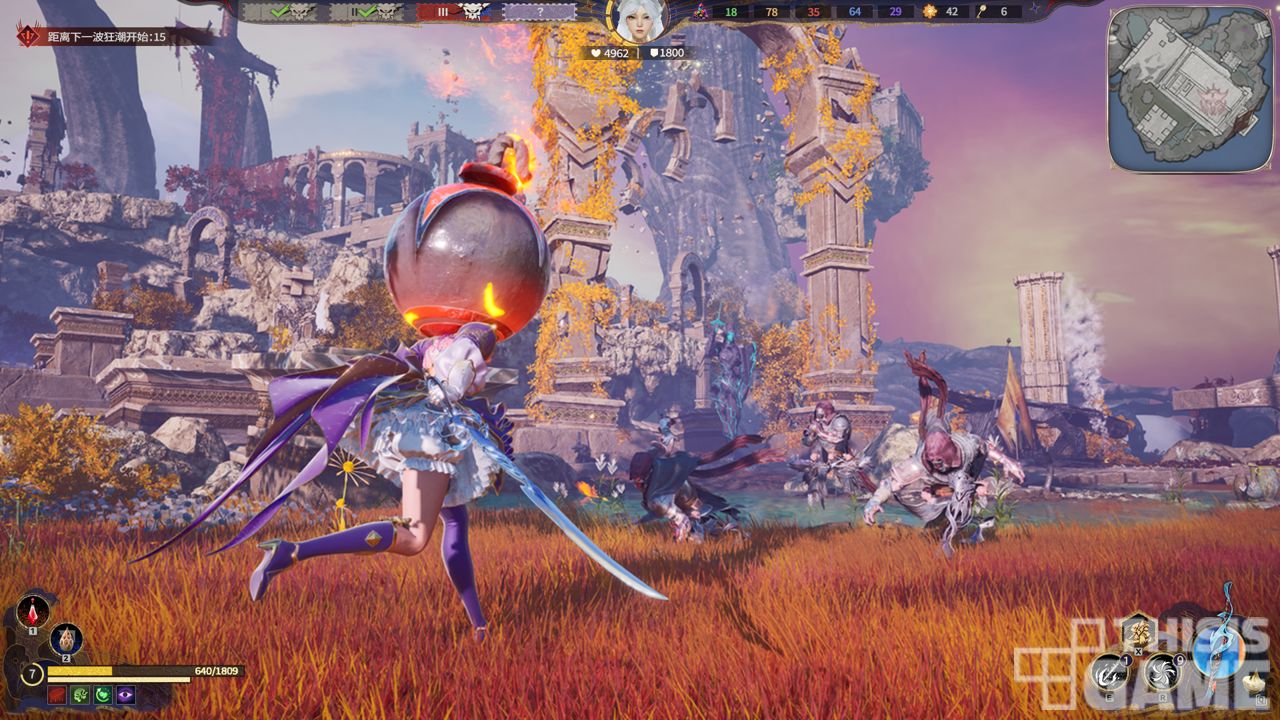Use the spotted egg item in slot 2
Viewport: 1280px width, 720px height.
66,638
